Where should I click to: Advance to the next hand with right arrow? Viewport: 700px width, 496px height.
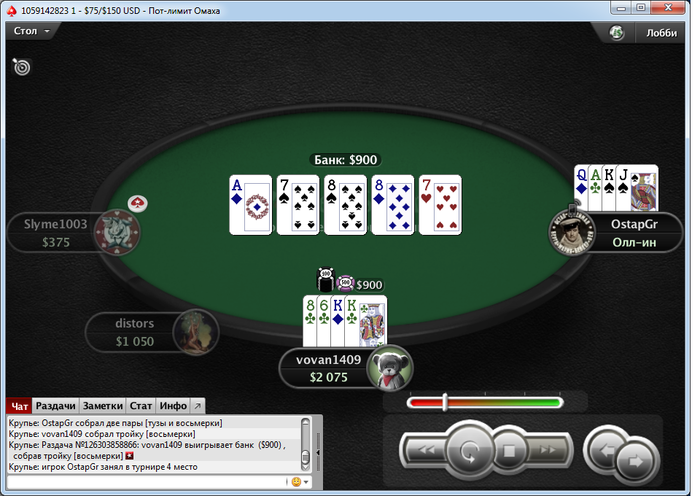coord(633,461)
